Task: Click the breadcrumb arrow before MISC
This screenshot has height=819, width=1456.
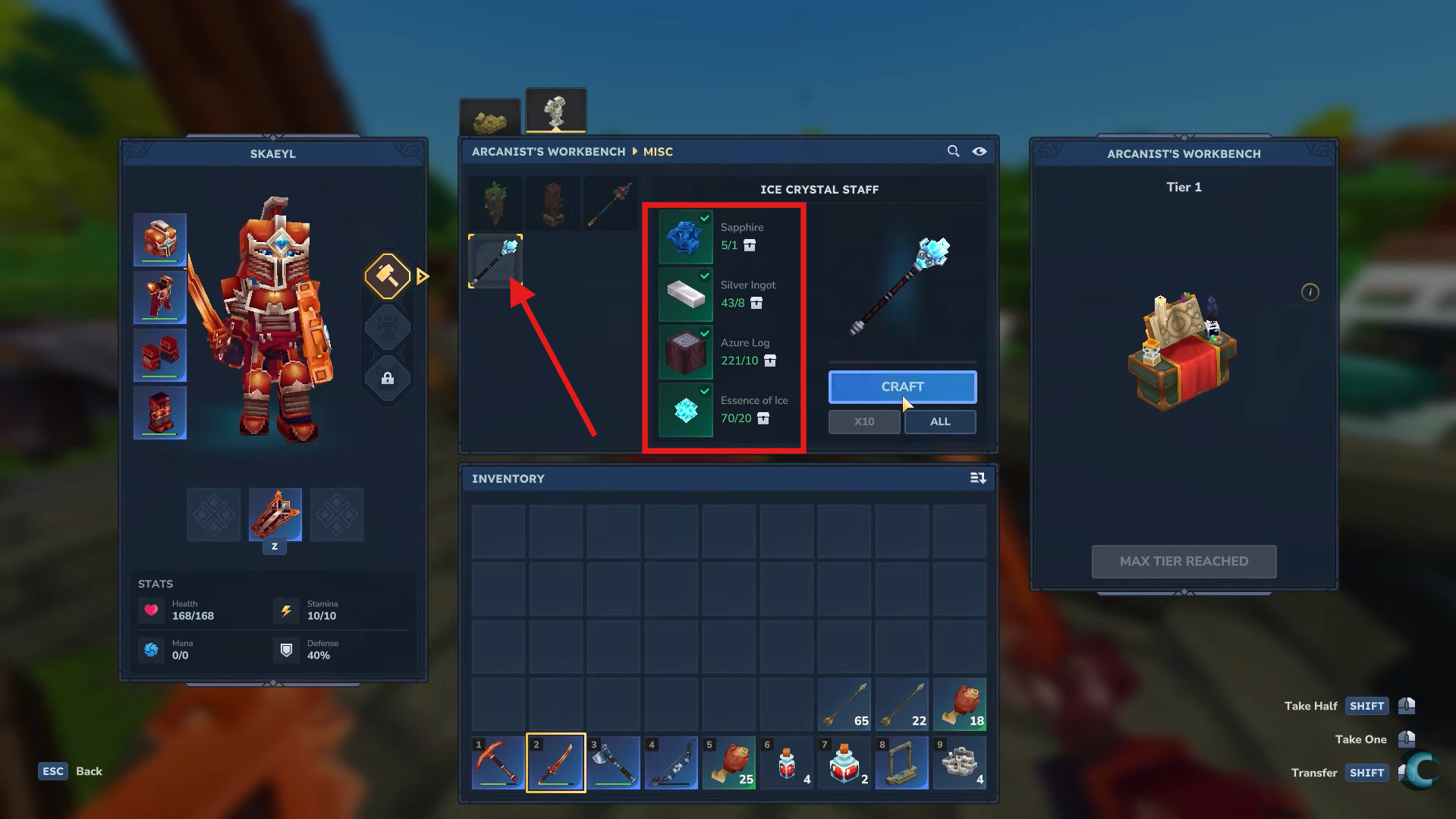Action: point(634,151)
